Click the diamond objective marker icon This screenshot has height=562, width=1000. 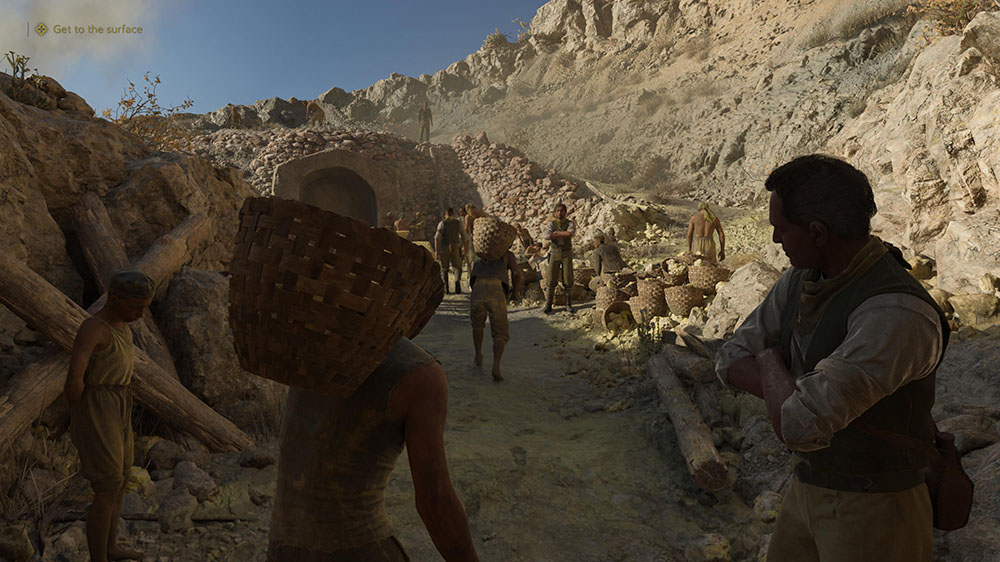(x=41, y=29)
